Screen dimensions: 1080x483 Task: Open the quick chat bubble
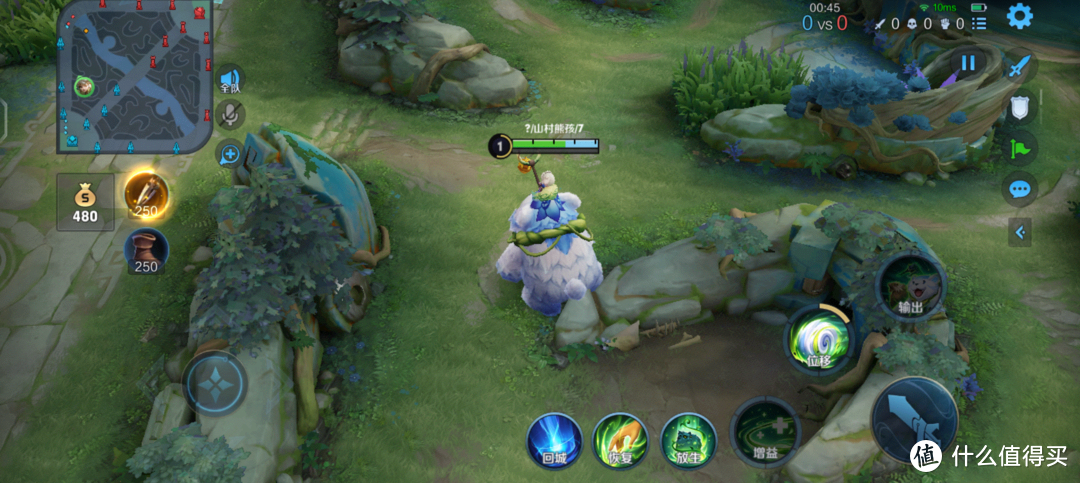pos(1019,188)
